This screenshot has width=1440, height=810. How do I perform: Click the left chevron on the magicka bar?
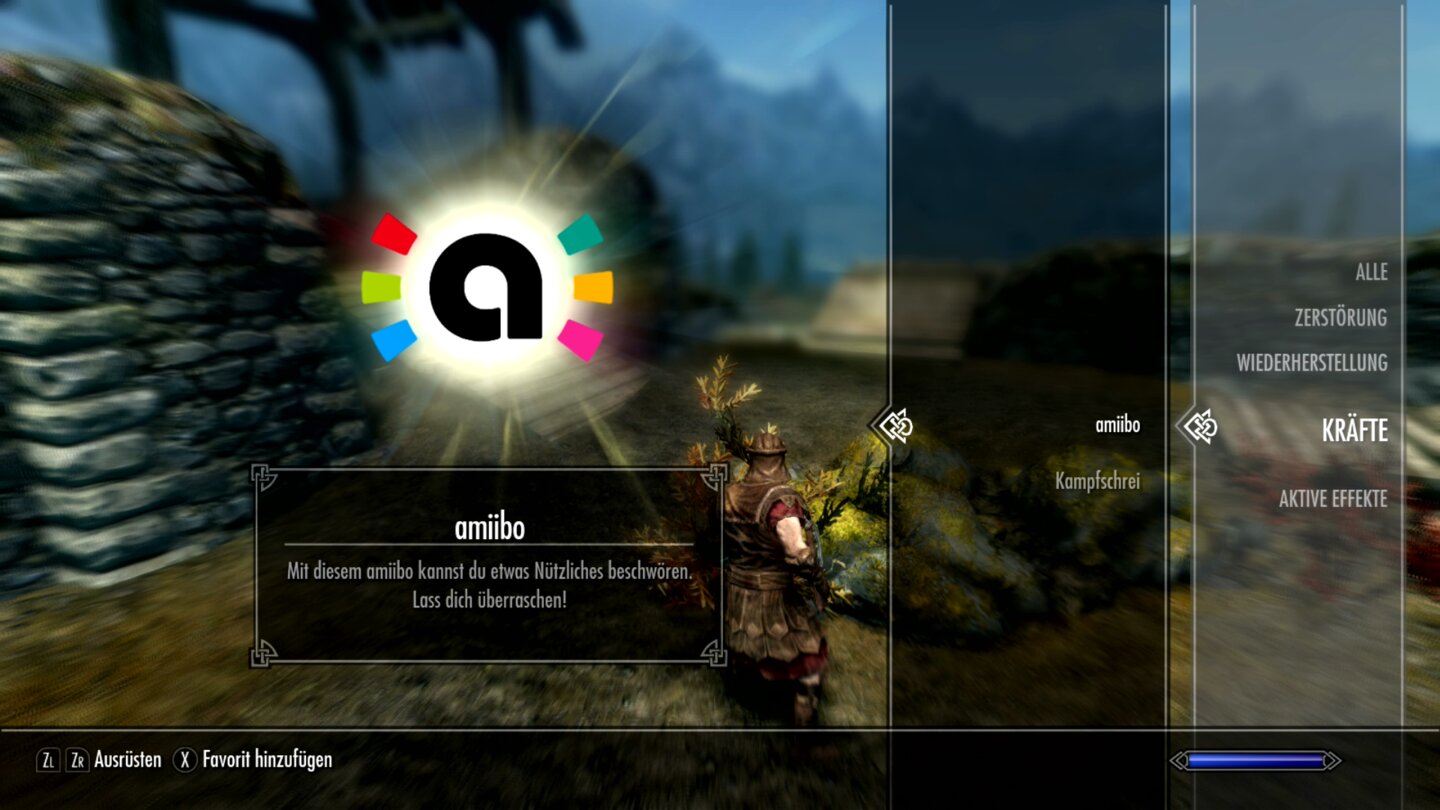tap(1178, 759)
